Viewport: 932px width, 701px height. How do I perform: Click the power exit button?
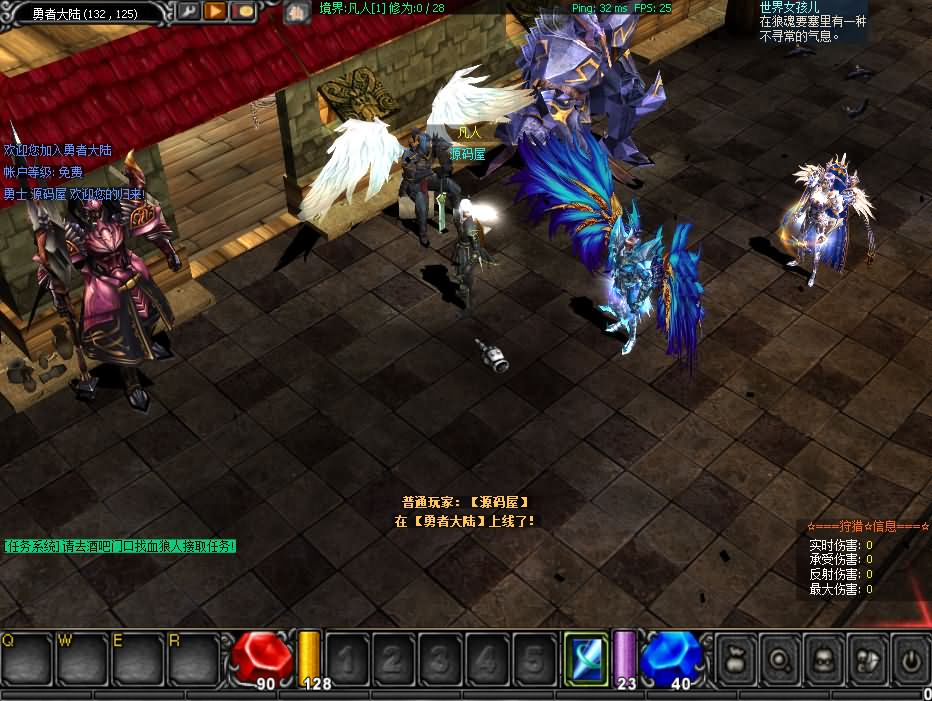[x=910, y=659]
